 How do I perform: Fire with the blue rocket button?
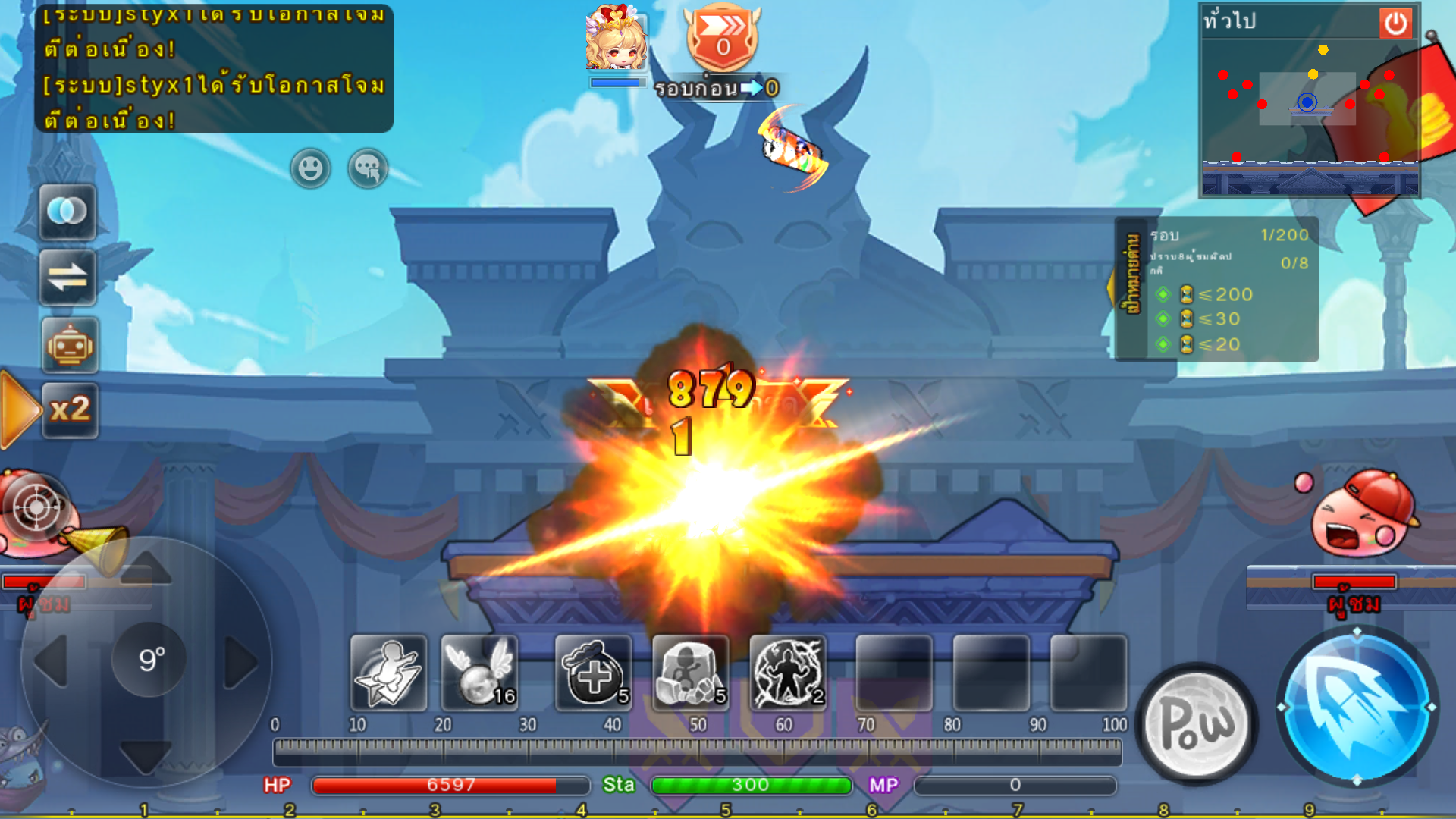coord(1357,707)
